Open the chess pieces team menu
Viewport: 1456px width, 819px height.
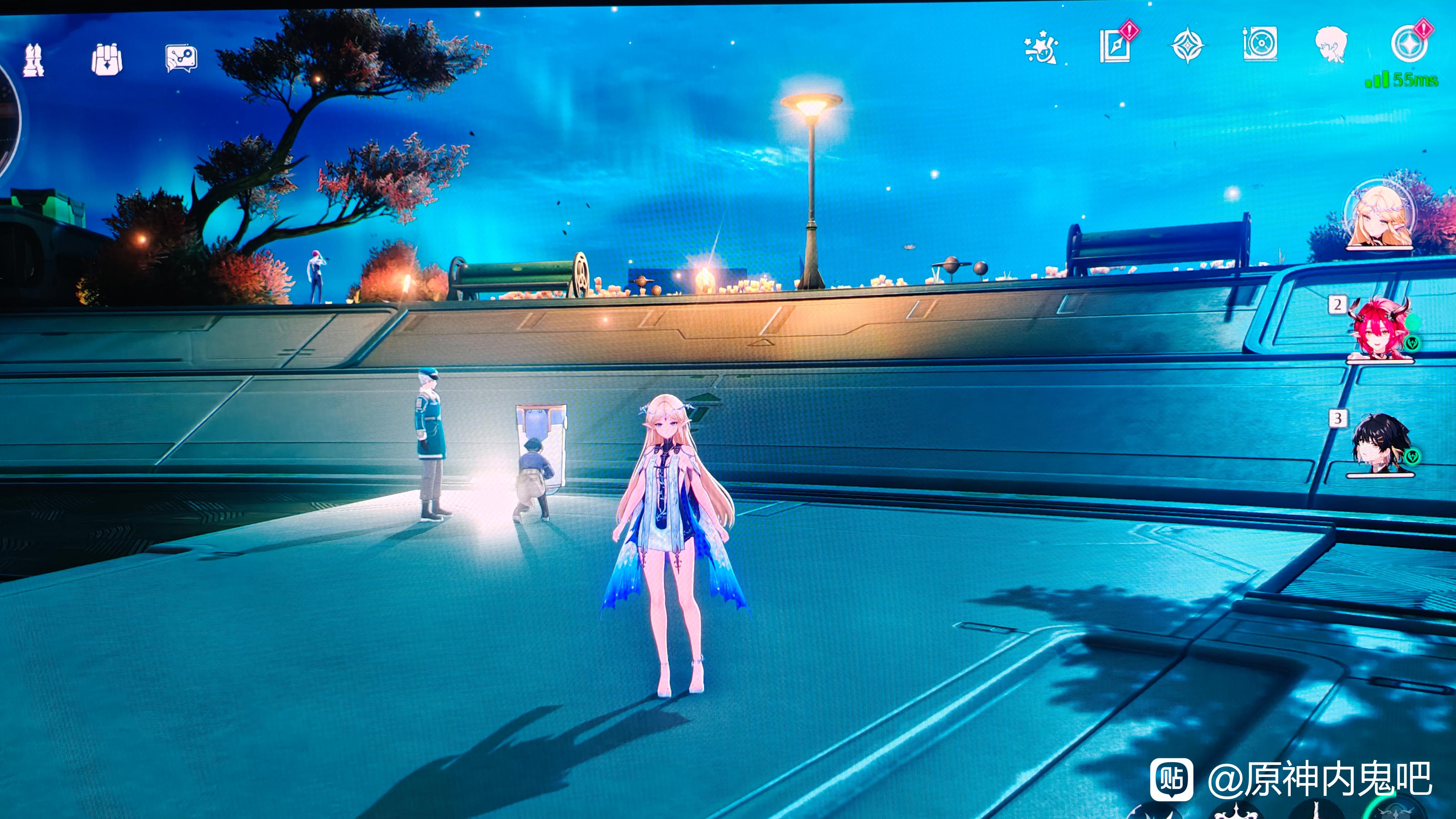point(33,60)
